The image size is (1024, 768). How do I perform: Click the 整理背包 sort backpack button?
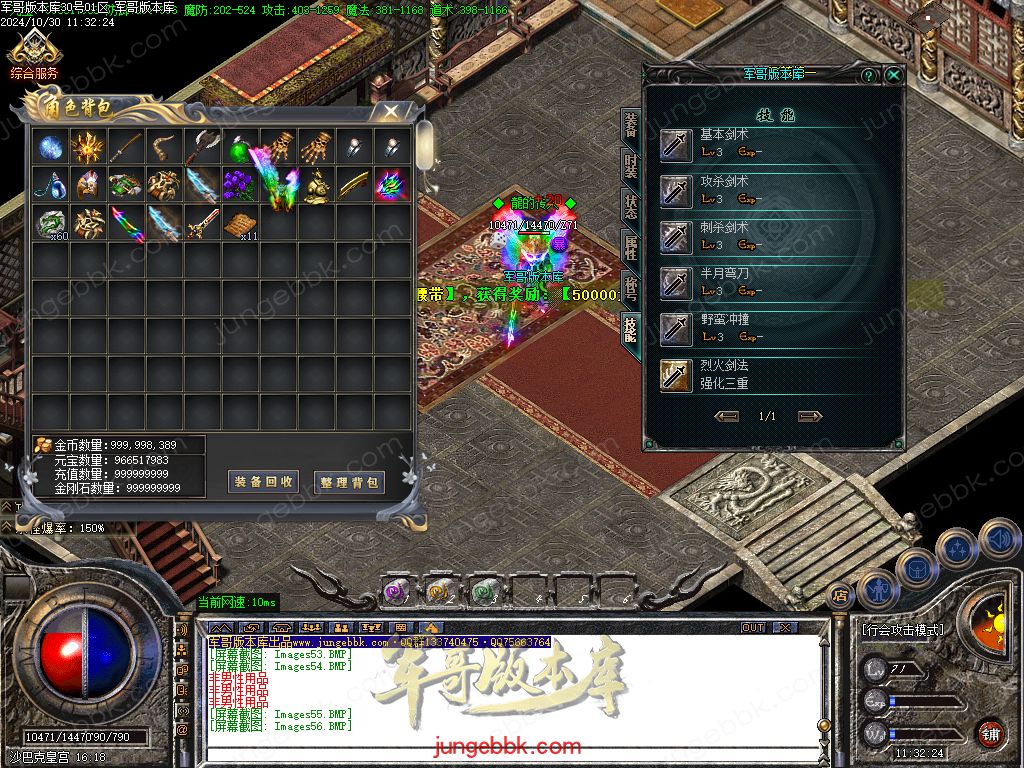(349, 482)
